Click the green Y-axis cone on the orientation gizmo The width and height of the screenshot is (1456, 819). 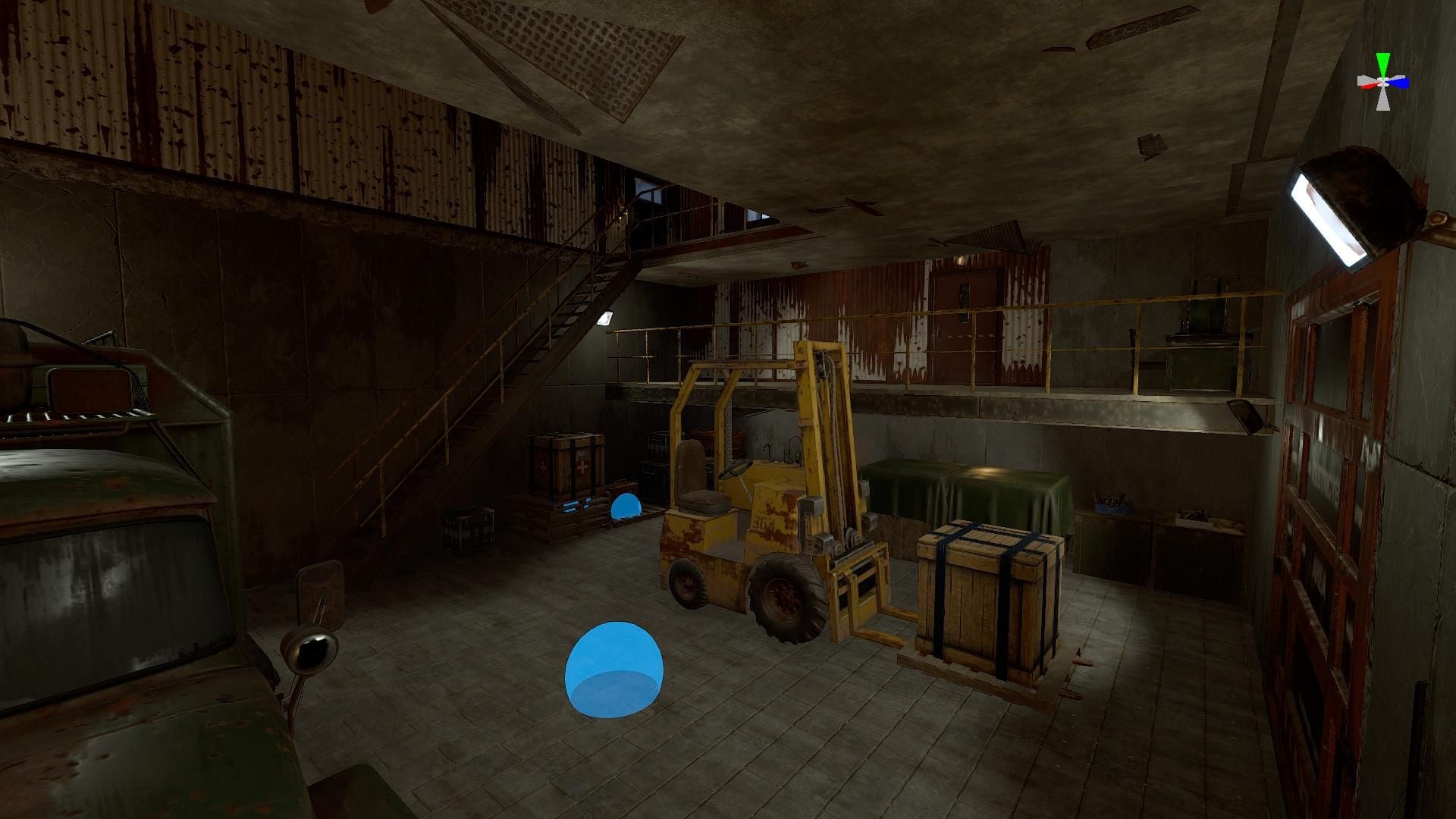tap(1384, 61)
